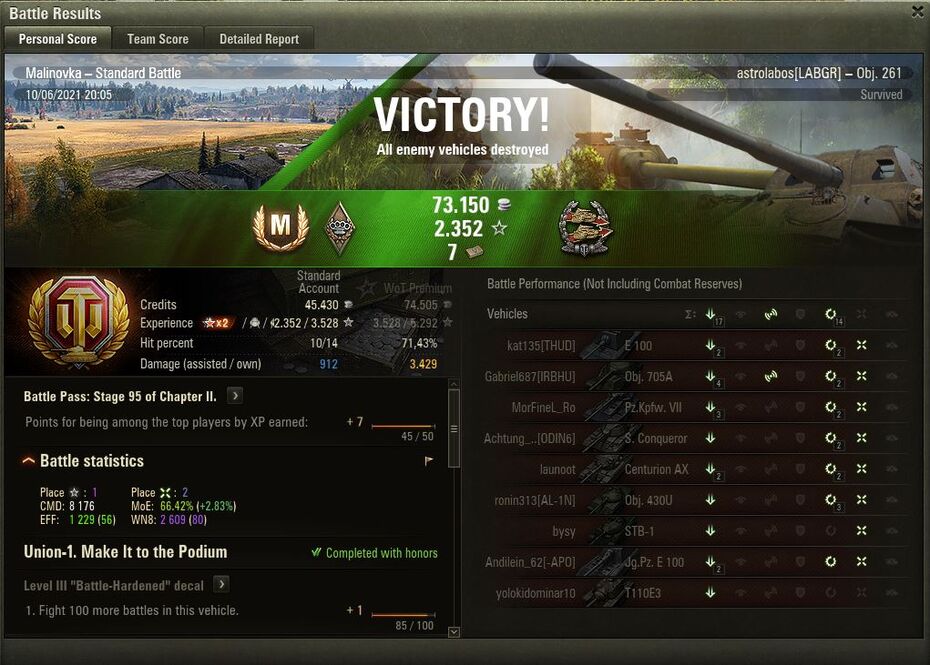This screenshot has height=665, width=930.
Task: Close the Battle Results window
Action: [x=918, y=12]
